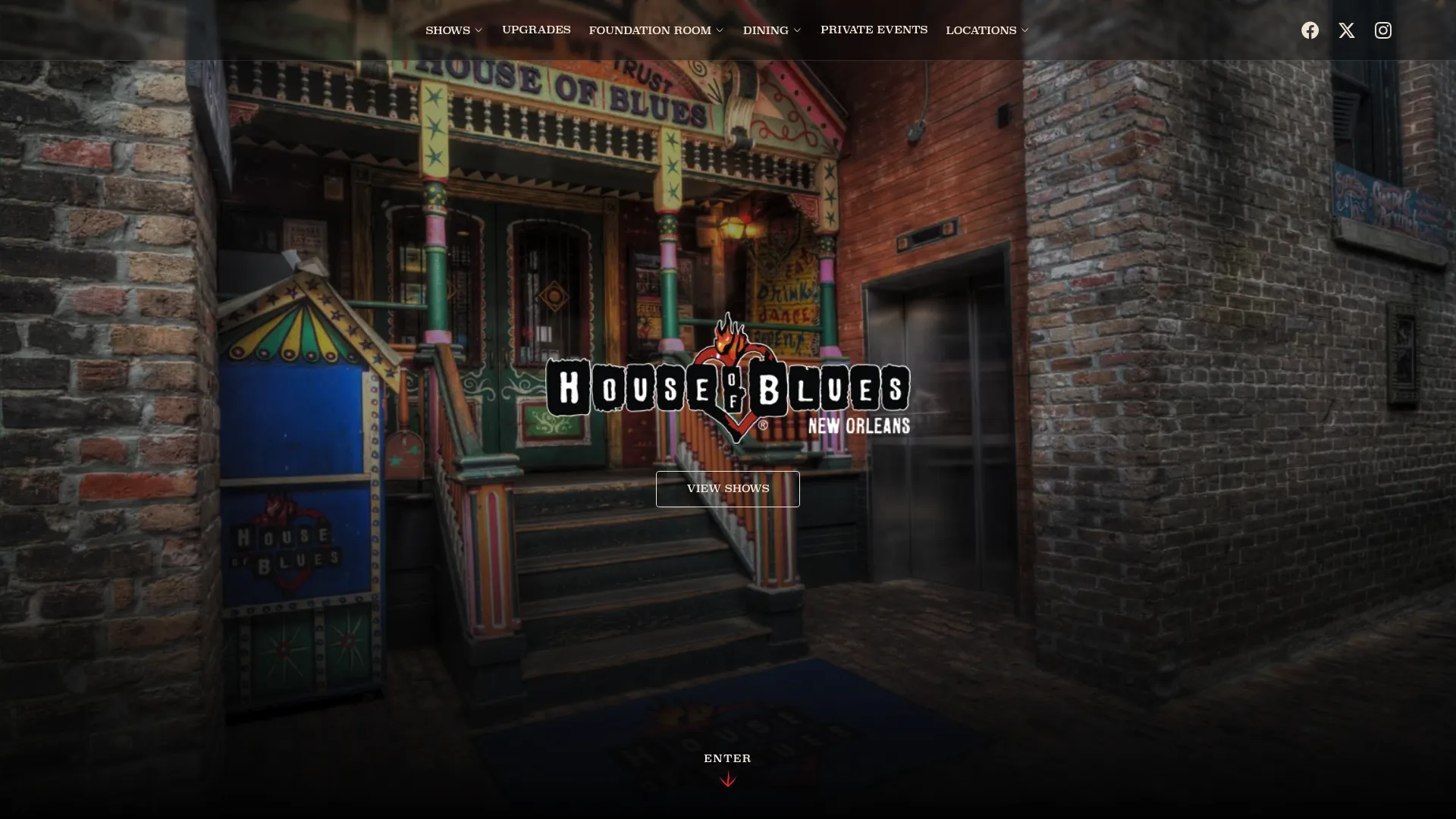Select UPGRADES in the navigation bar
Image resolution: width=1456 pixels, height=819 pixels.
tap(535, 30)
